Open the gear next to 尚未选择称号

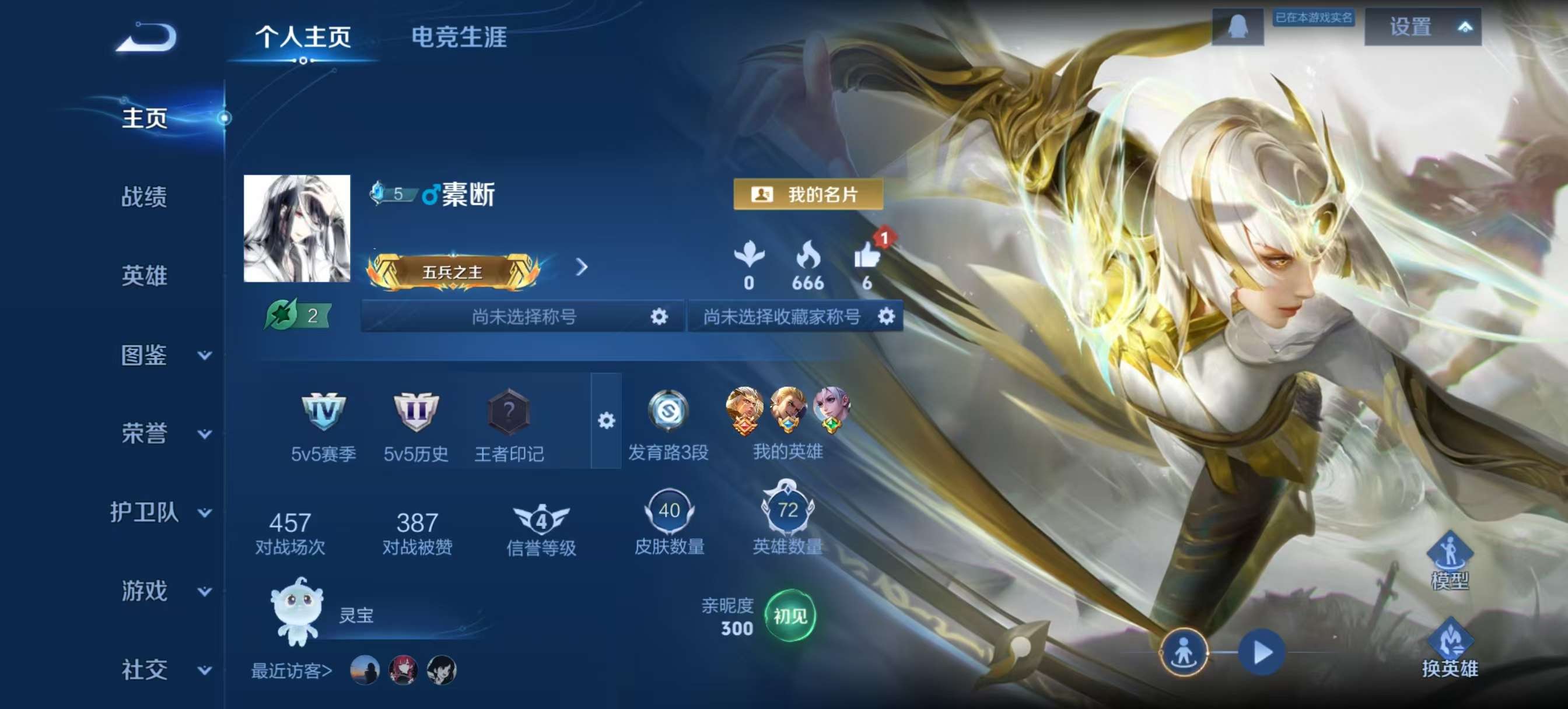(659, 317)
